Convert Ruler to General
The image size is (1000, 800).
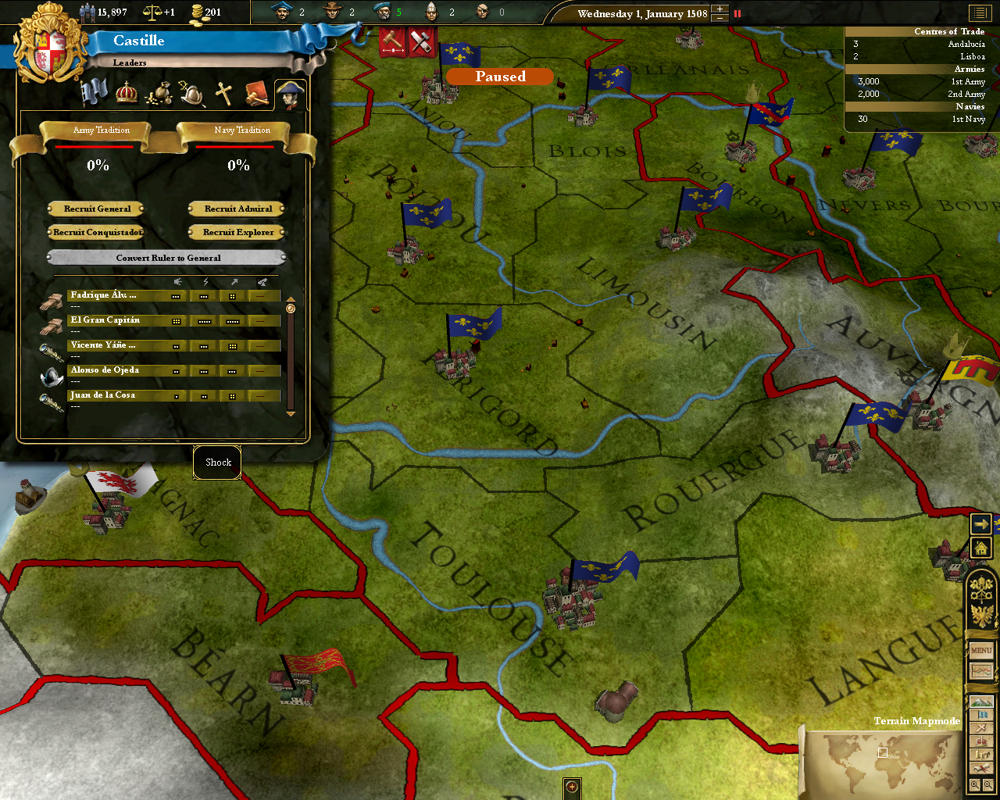point(167,257)
